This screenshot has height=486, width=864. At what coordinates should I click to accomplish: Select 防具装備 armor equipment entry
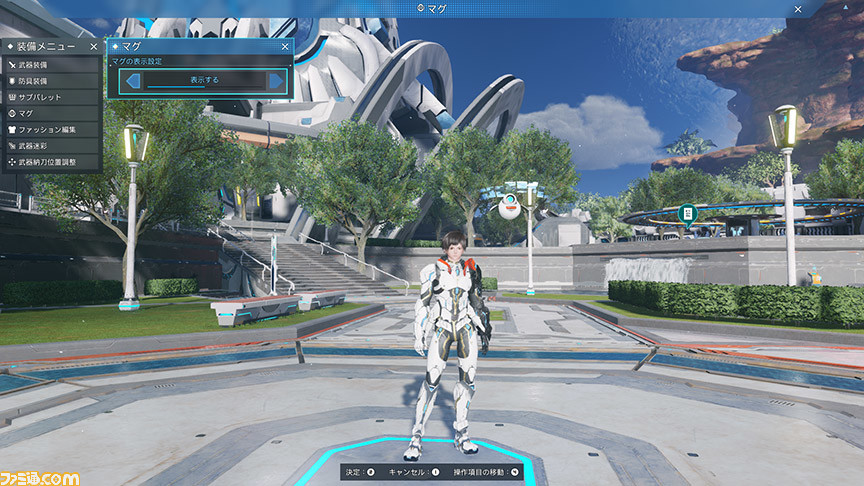(x=50, y=81)
